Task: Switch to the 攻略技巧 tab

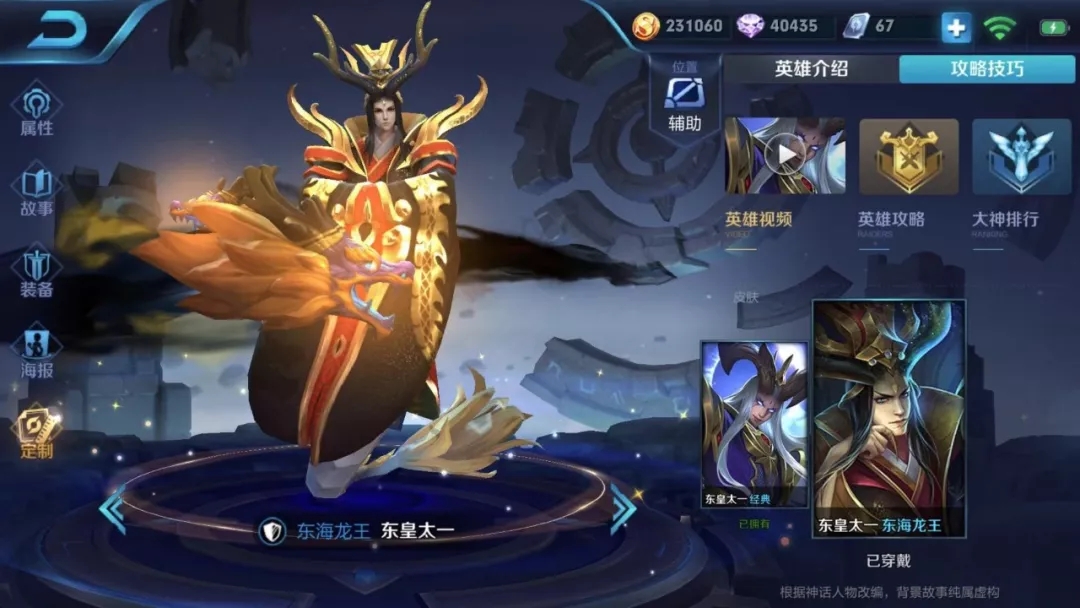Action: click(x=986, y=69)
